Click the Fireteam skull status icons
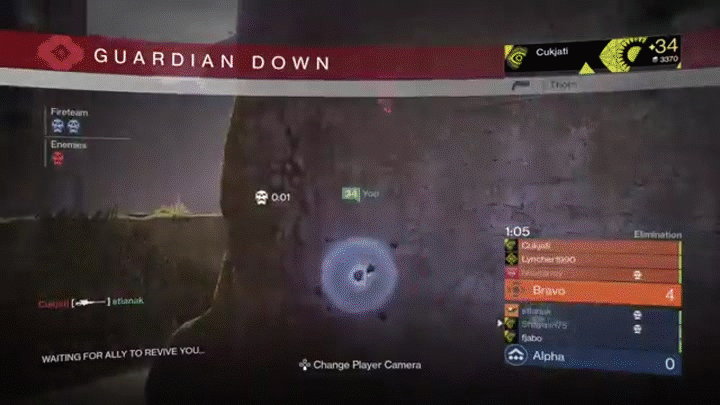Image resolution: width=720 pixels, height=405 pixels. pyautogui.click(x=65, y=126)
